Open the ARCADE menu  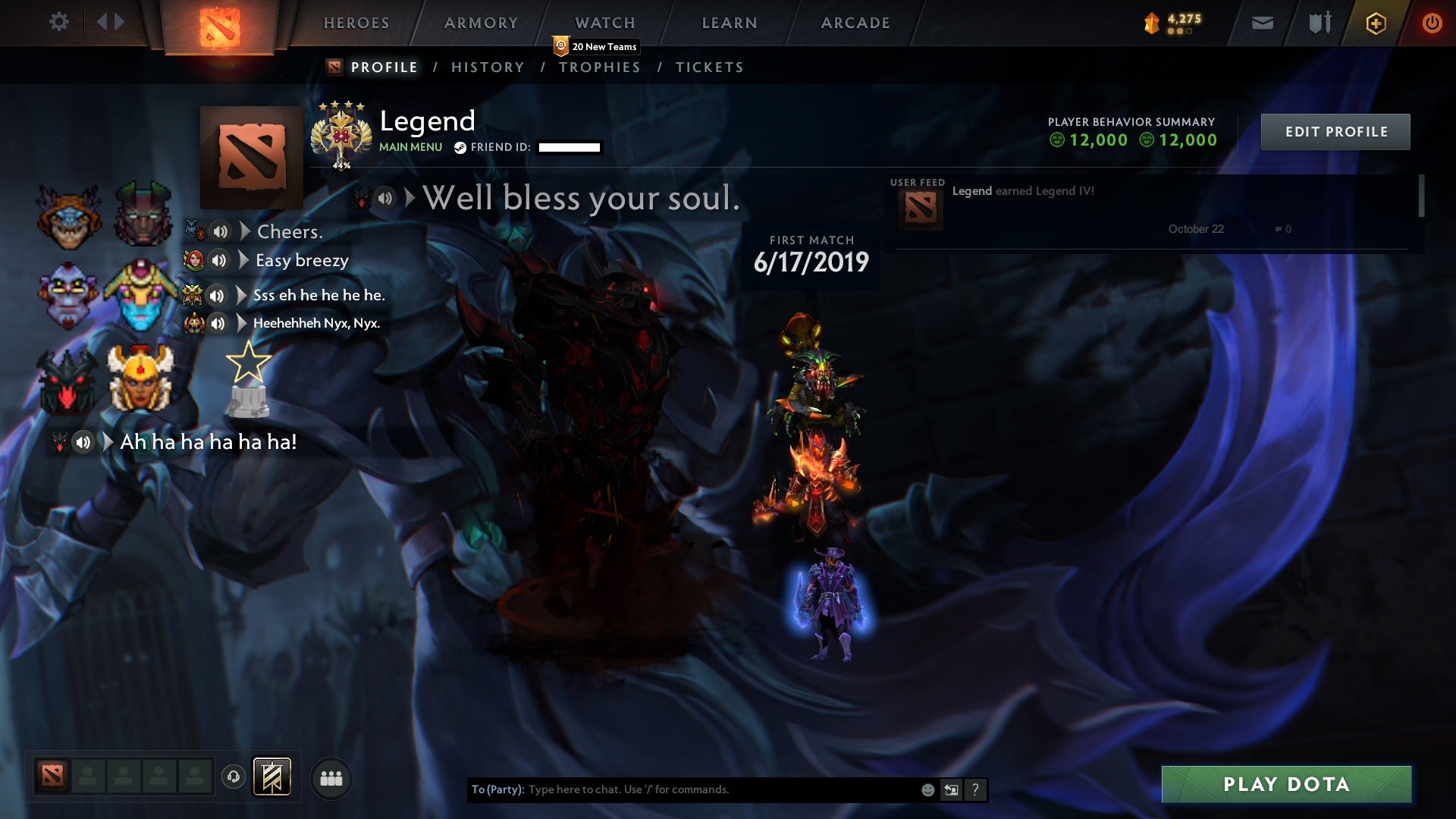(x=855, y=23)
